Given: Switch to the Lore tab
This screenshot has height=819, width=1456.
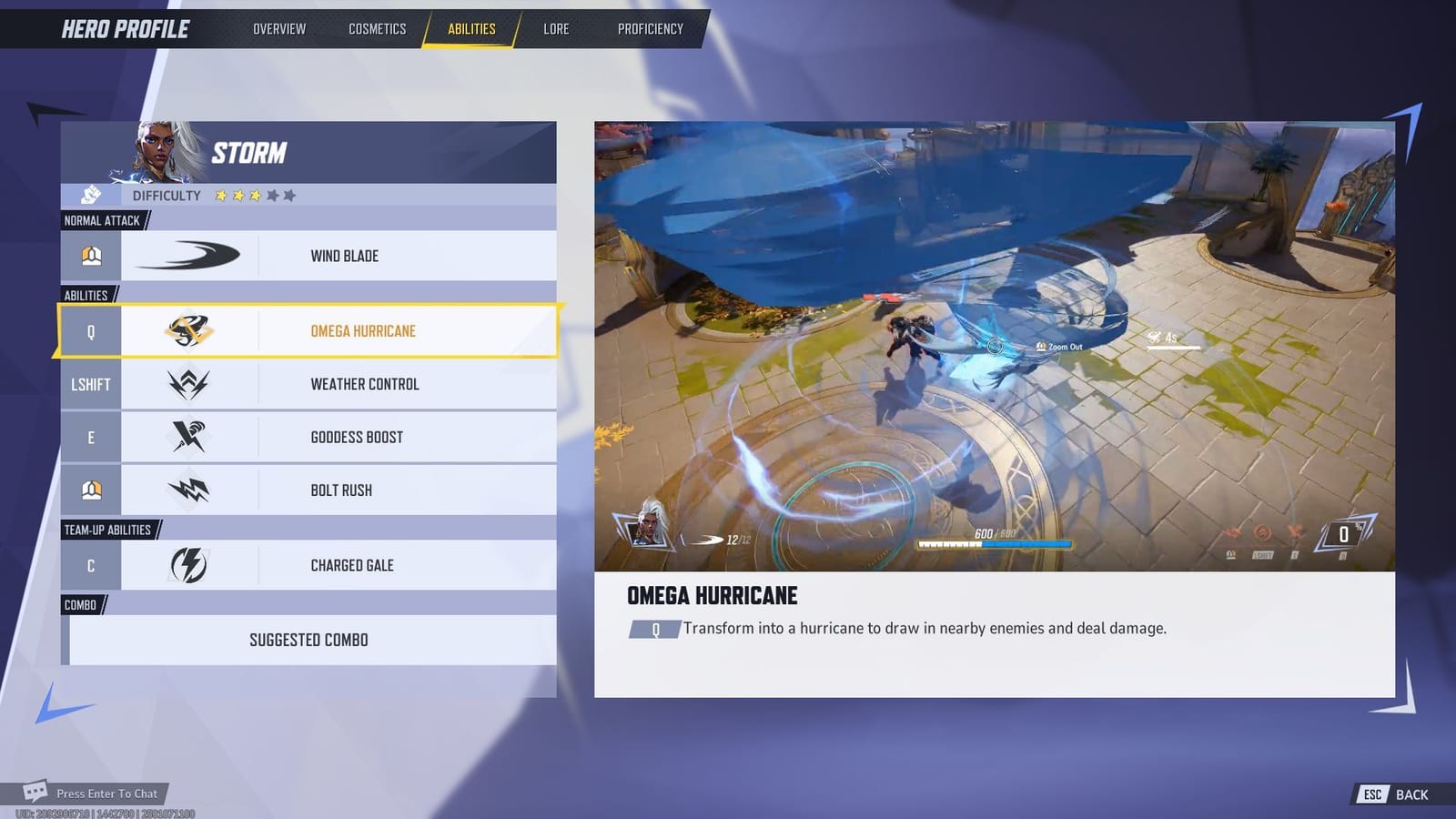Looking at the screenshot, I should 555,28.
